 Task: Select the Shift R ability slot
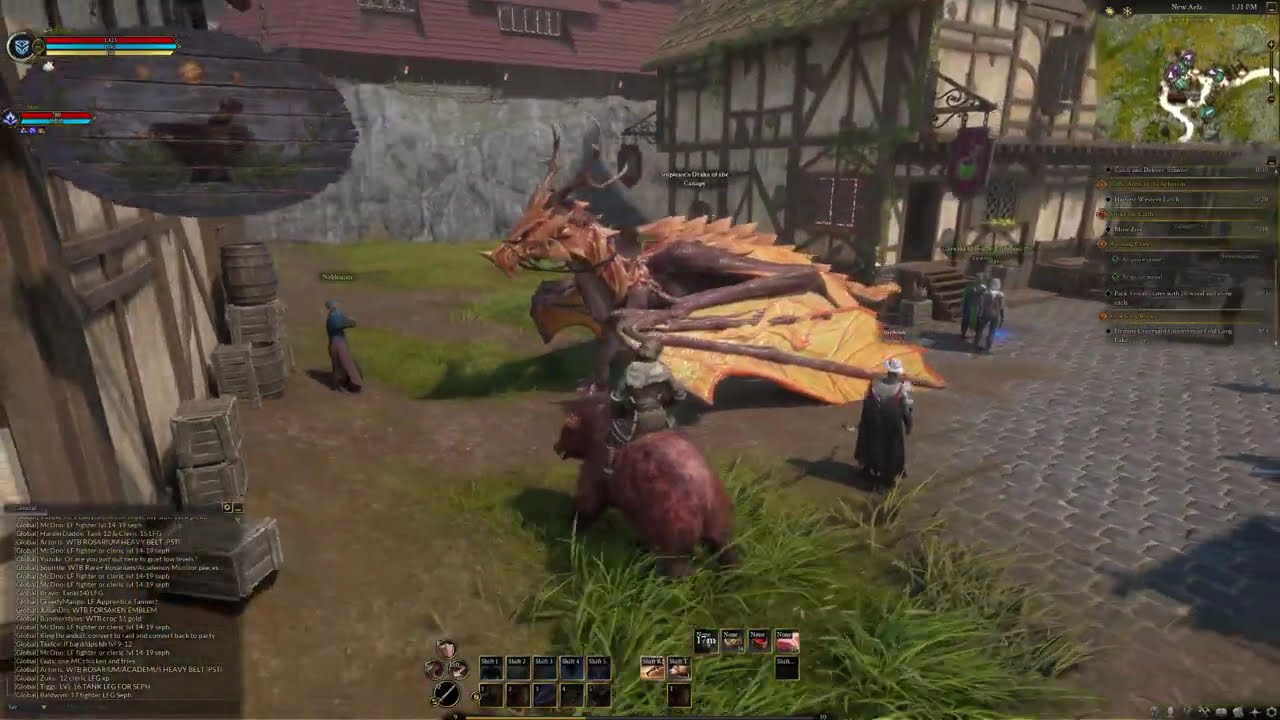click(651, 669)
